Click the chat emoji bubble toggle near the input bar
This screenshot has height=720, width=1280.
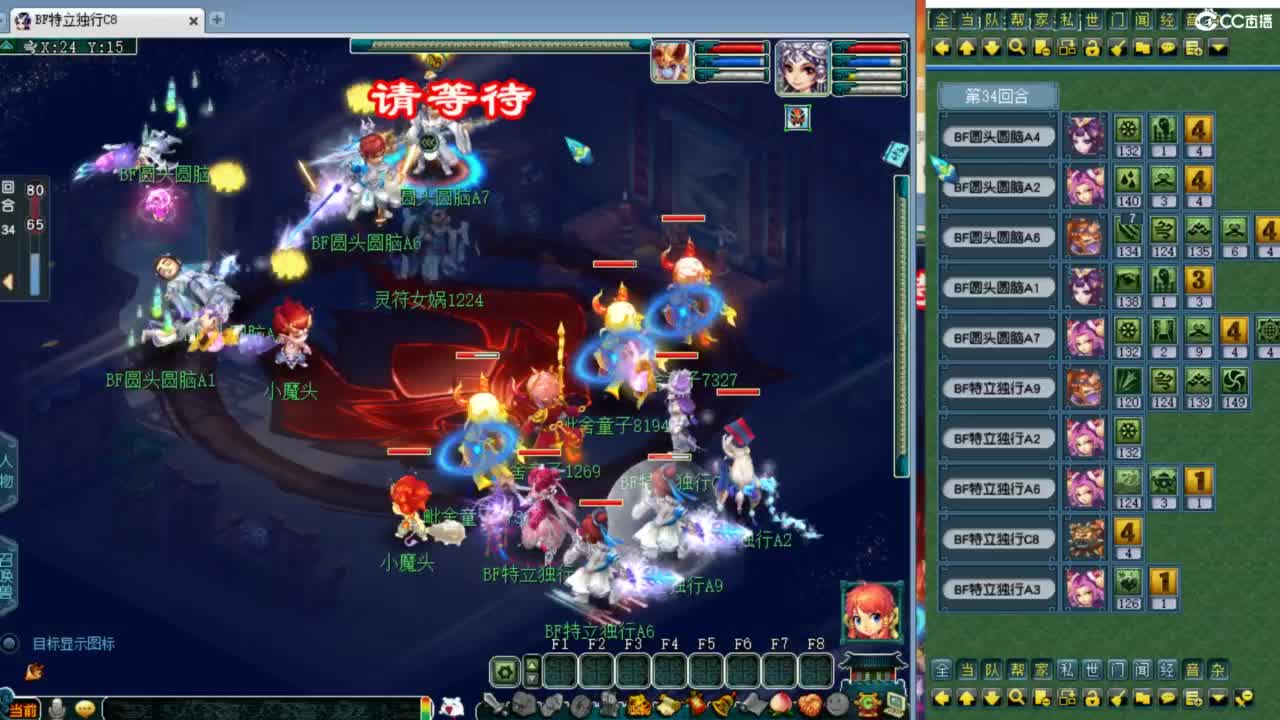pos(85,708)
